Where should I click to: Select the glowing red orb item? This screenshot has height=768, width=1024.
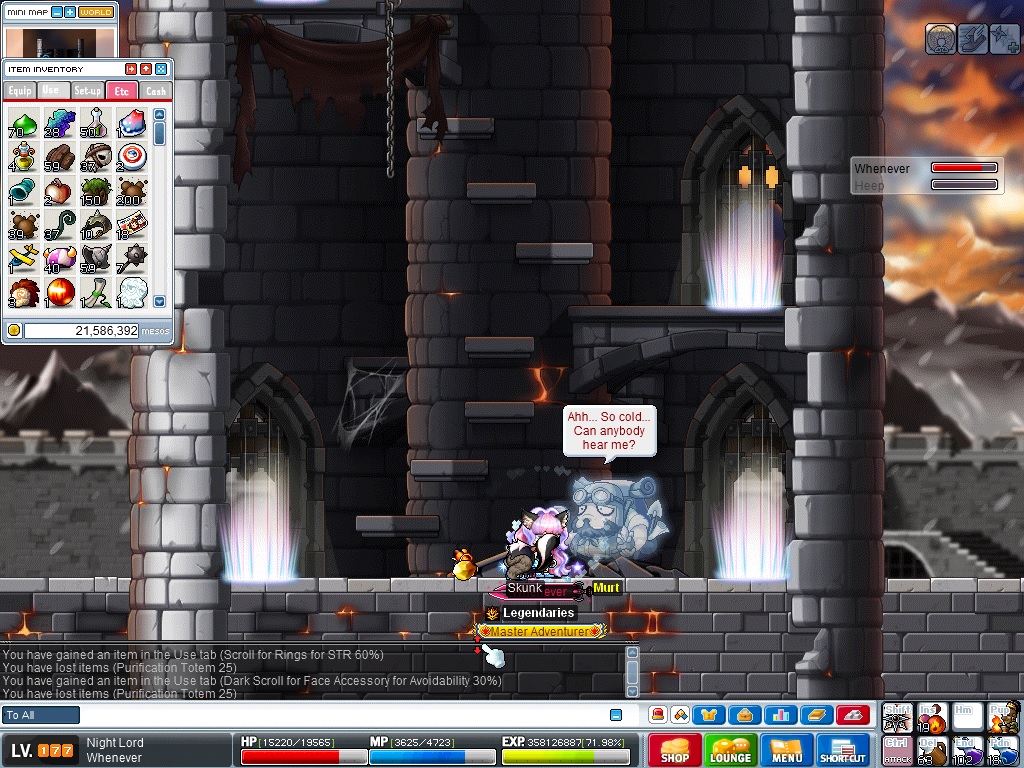coord(60,292)
